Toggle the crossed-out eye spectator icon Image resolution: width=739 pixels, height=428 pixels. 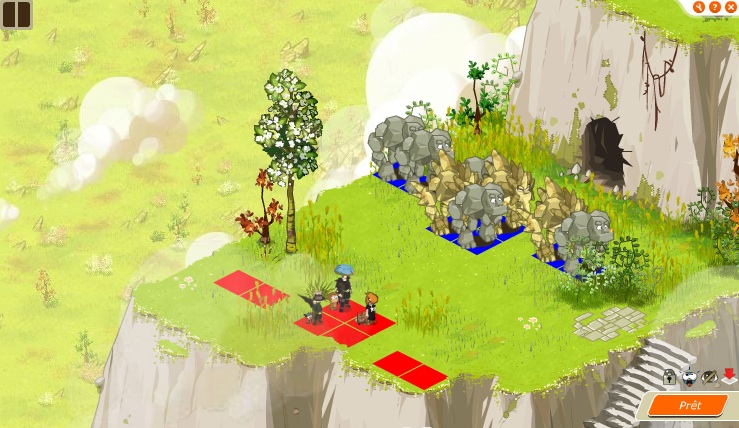click(x=709, y=377)
